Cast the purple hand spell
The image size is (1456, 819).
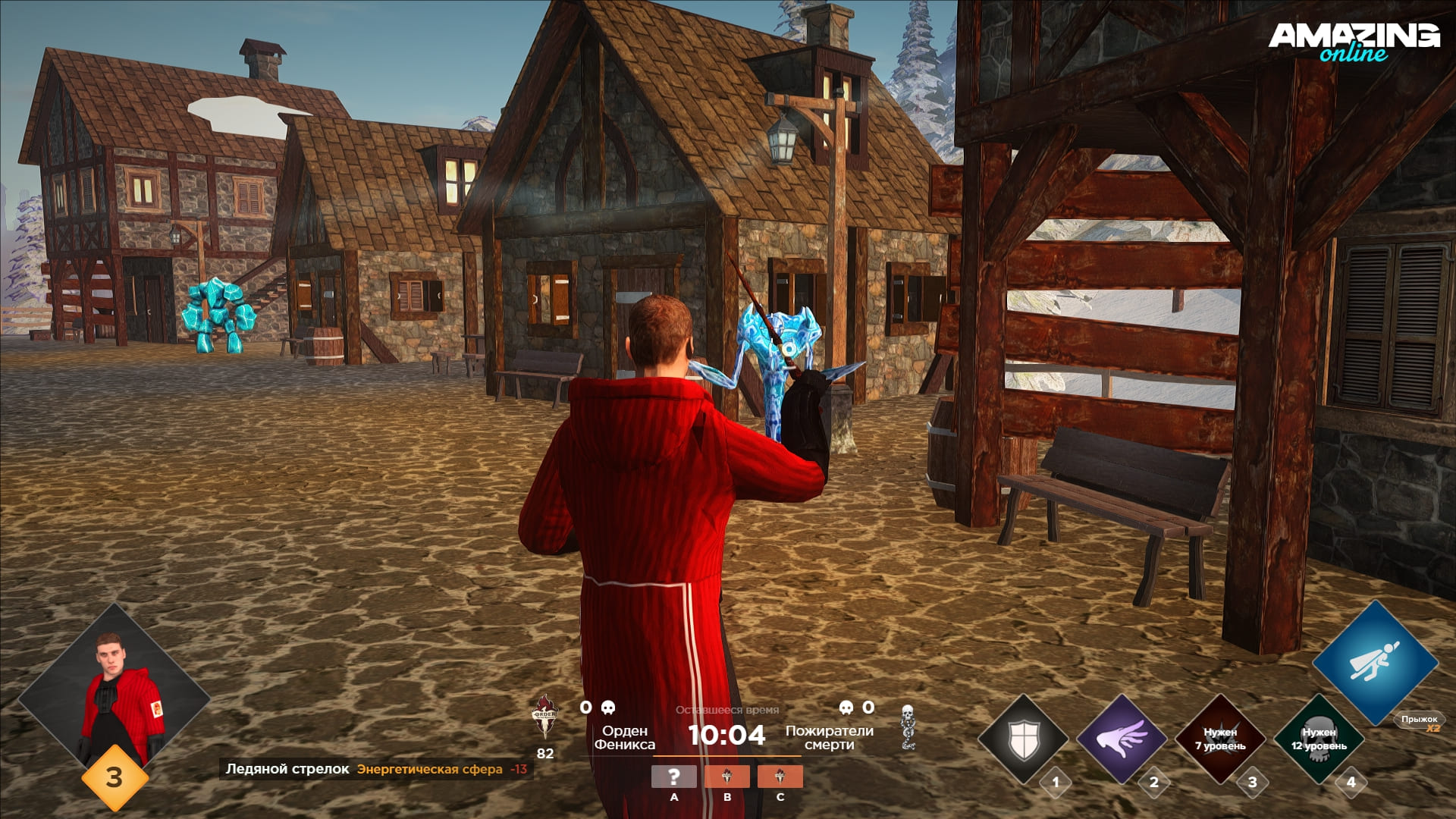[1122, 739]
